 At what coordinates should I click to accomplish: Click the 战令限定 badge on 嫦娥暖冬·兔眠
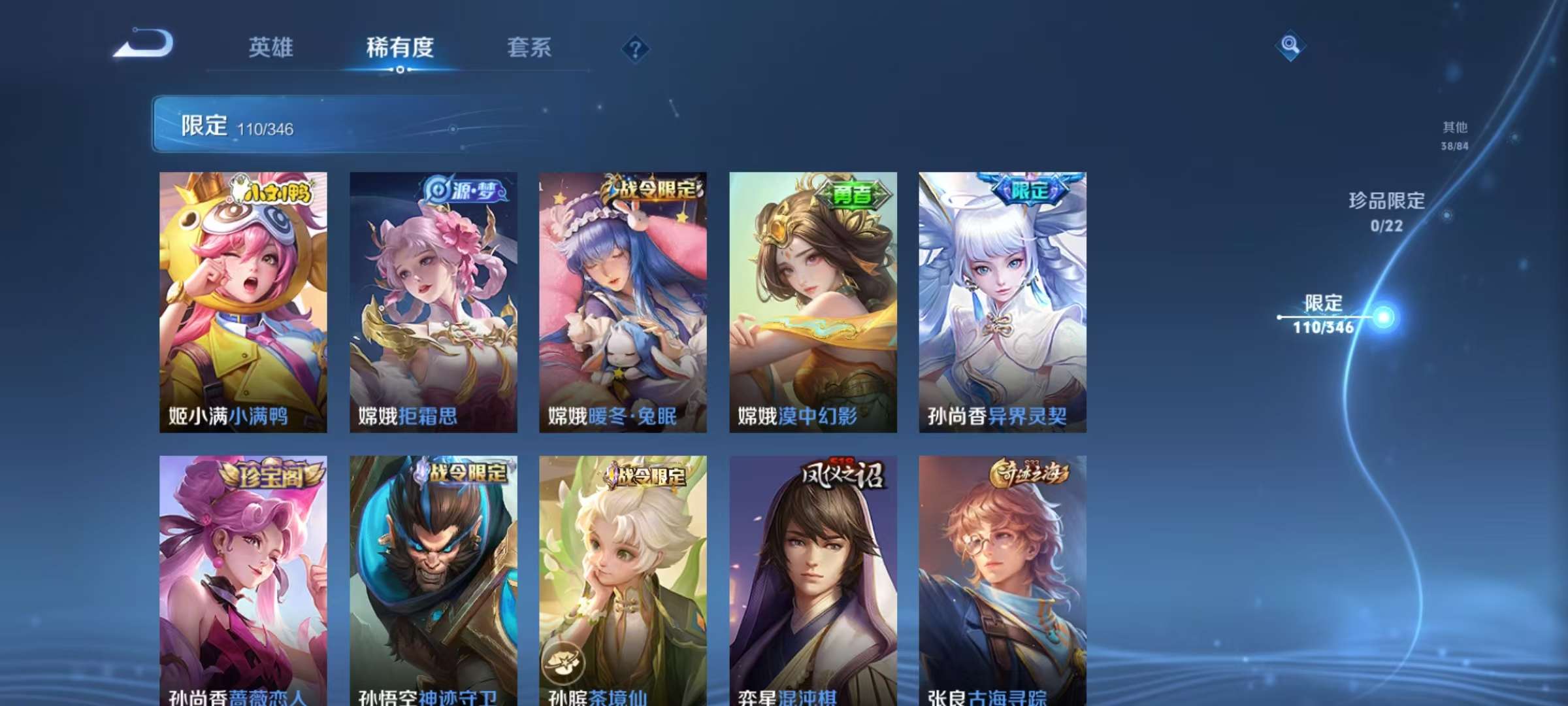click(x=651, y=190)
